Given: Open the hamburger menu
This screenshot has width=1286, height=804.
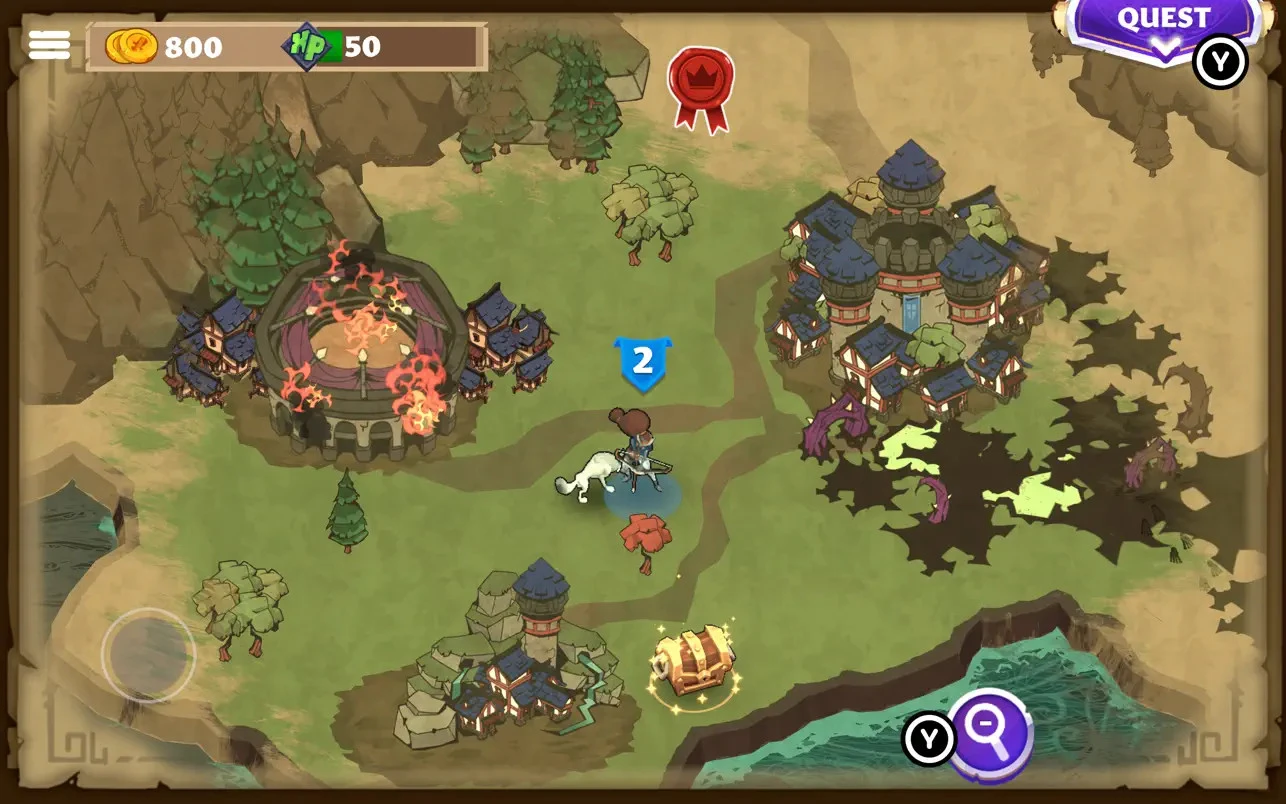Looking at the screenshot, I should point(49,45).
